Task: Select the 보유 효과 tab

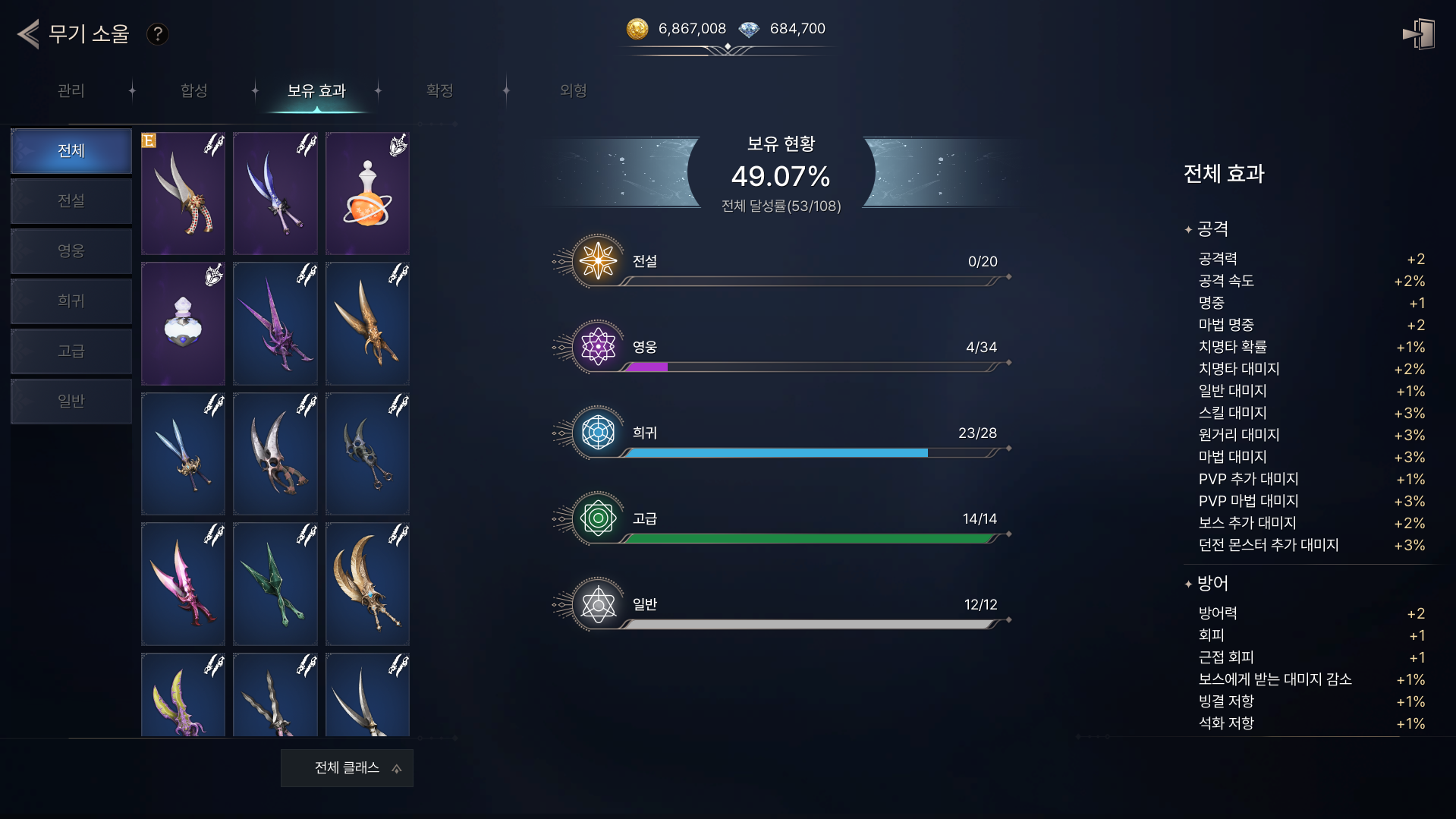Action: (x=316, y=91)
